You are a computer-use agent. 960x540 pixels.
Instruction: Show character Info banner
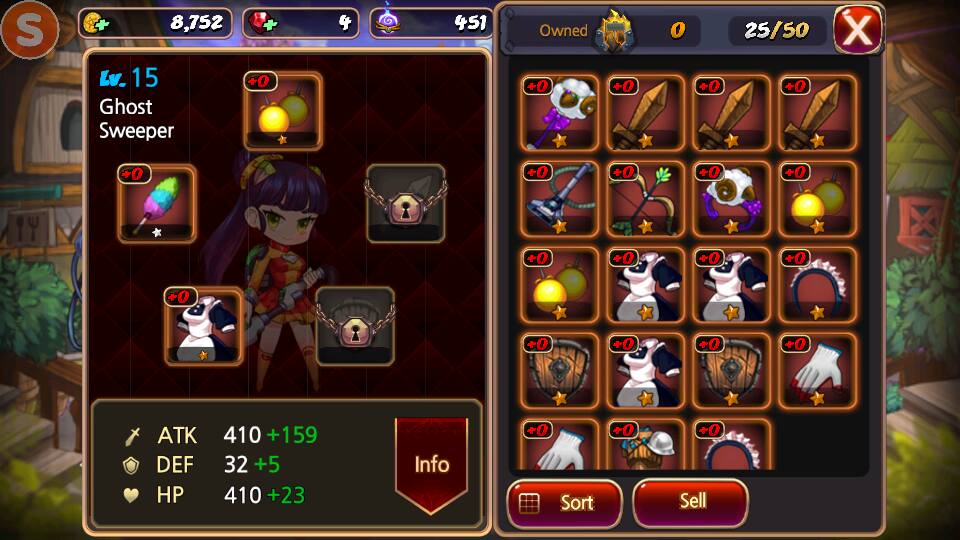click(x=431, y=463)
